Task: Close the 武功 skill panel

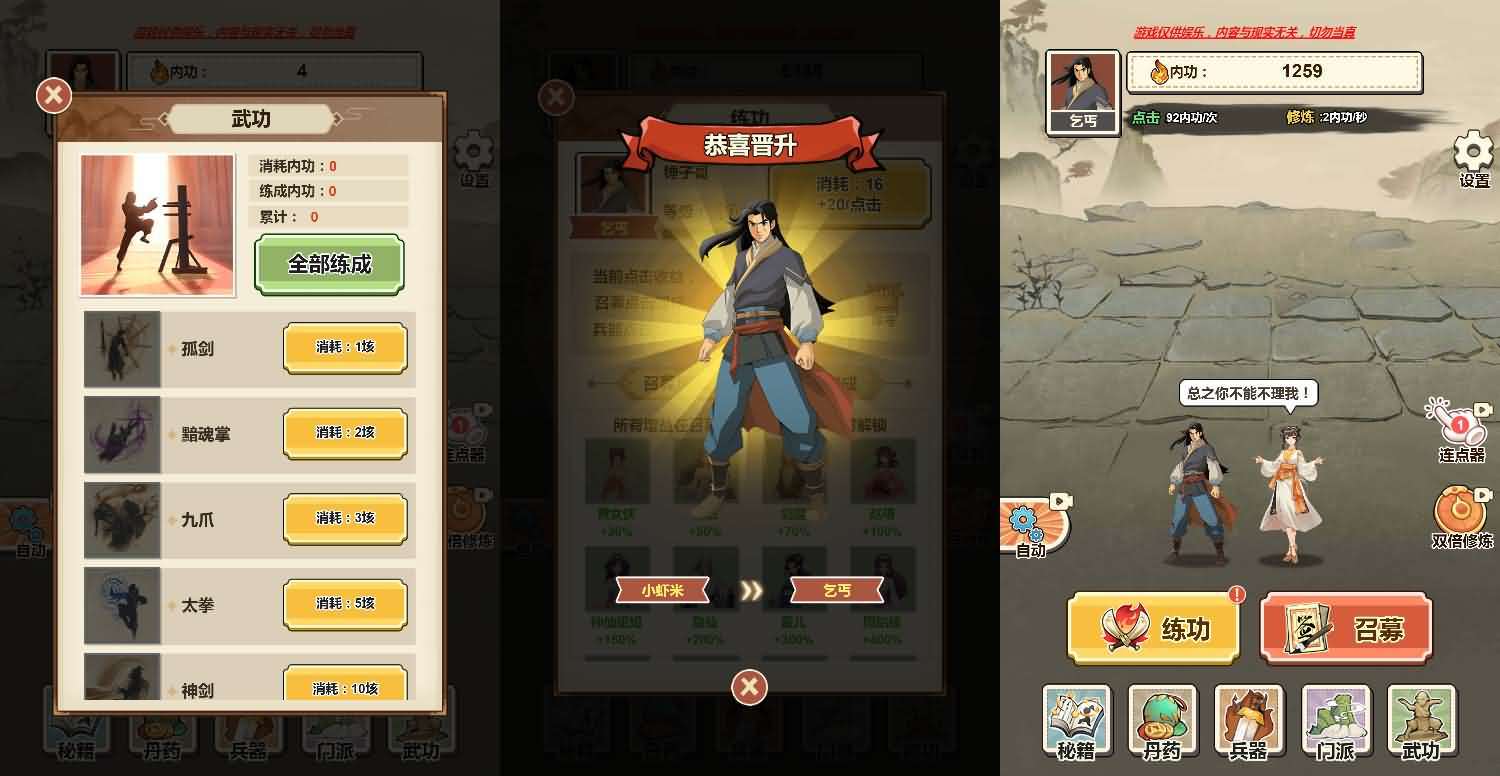Action: click(x=55, y=96)
